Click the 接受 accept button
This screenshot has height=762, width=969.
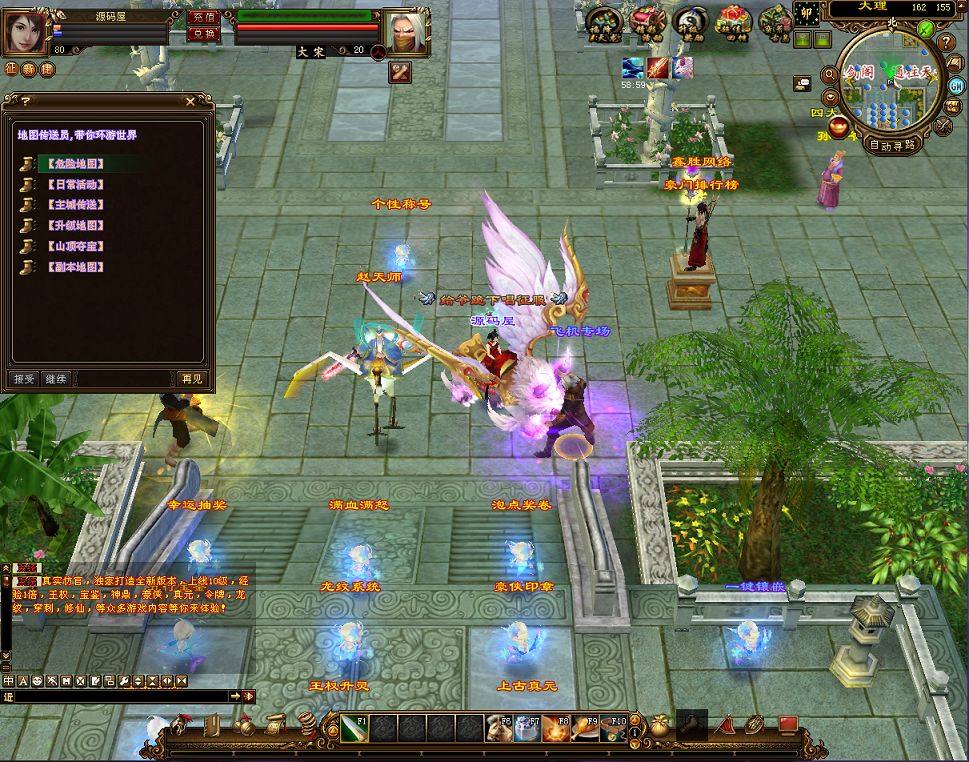pyautogui.click(x=24, y=379)
